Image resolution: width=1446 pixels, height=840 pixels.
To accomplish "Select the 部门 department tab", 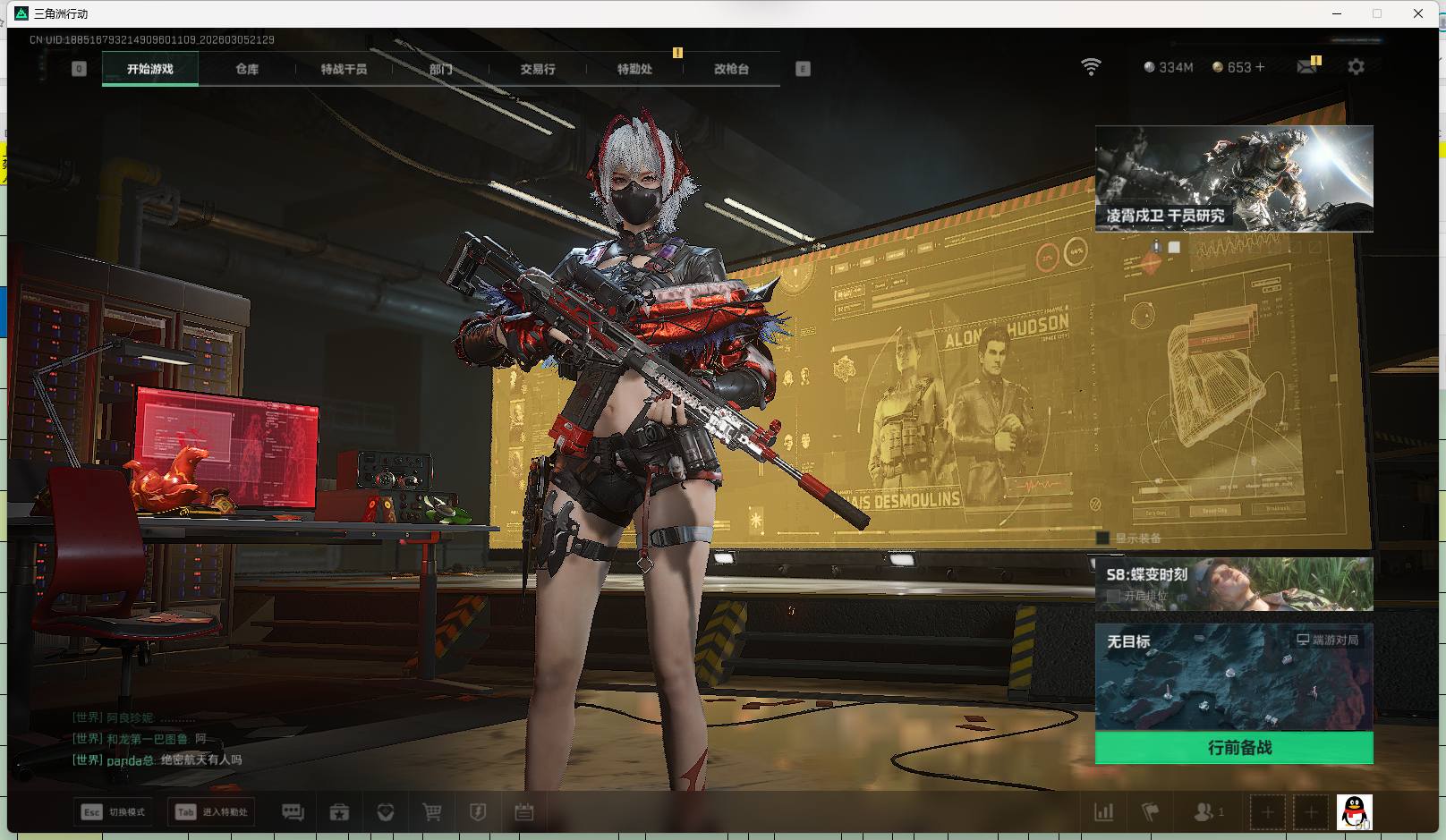I will point(440,69).
